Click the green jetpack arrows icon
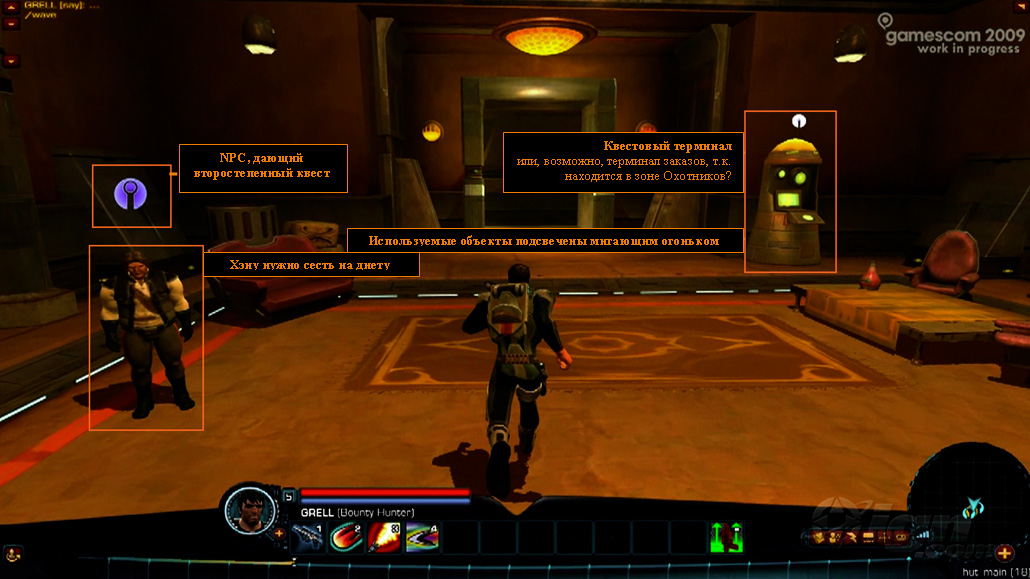Viewport: 1030px width, 579px height. pyautogui.click(x=726, y=537)
